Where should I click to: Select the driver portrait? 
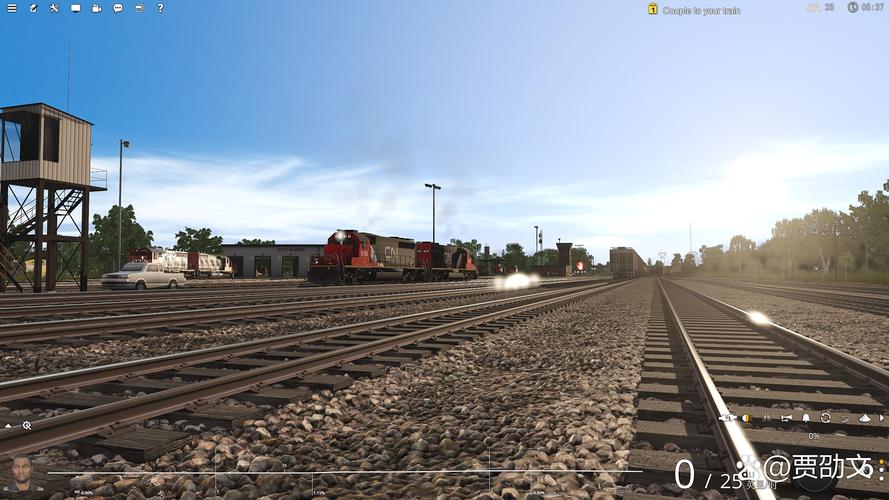pyautogui.click(x=21, y=472)
